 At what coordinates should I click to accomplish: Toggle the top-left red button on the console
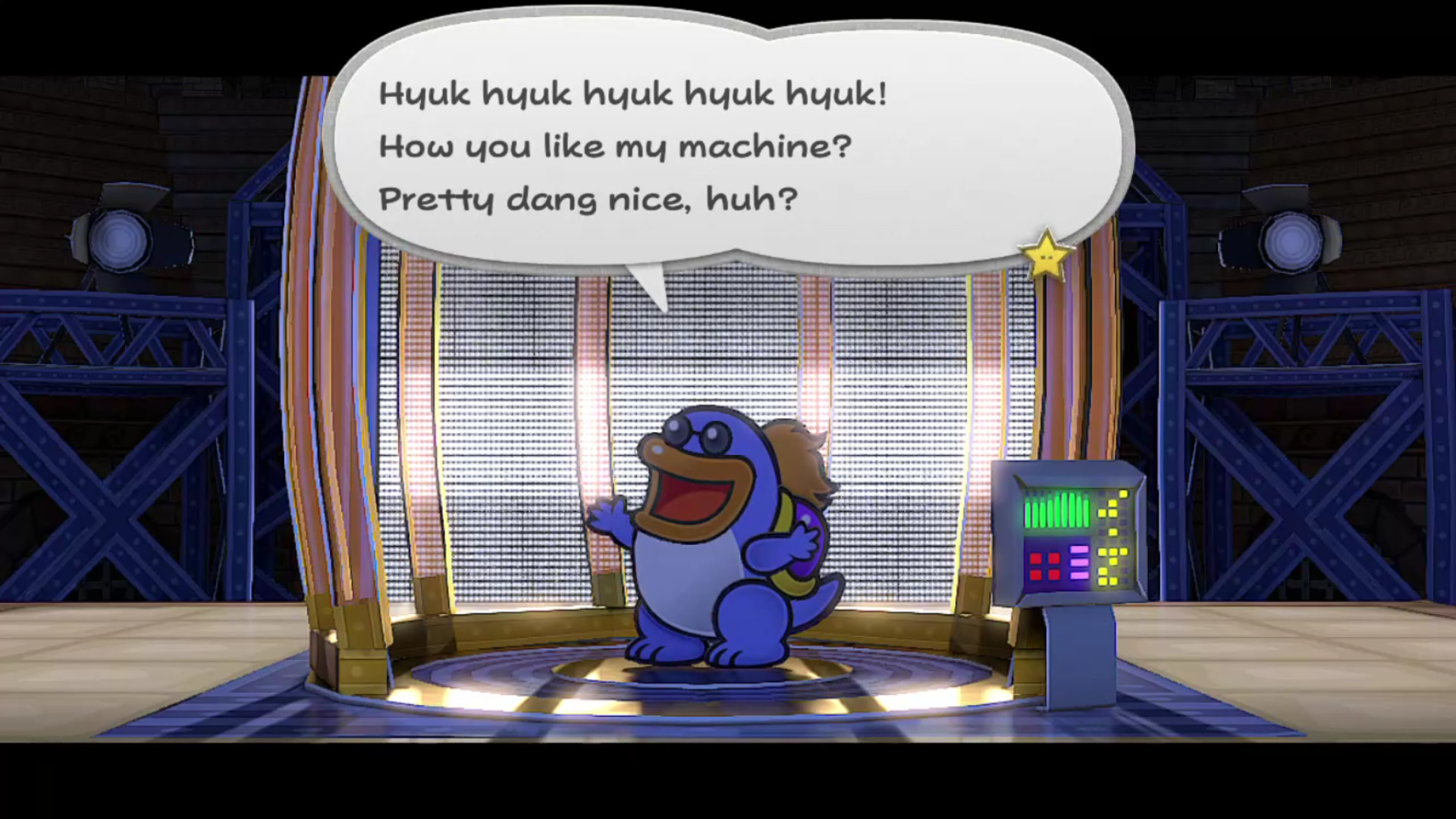[1035, 559]
